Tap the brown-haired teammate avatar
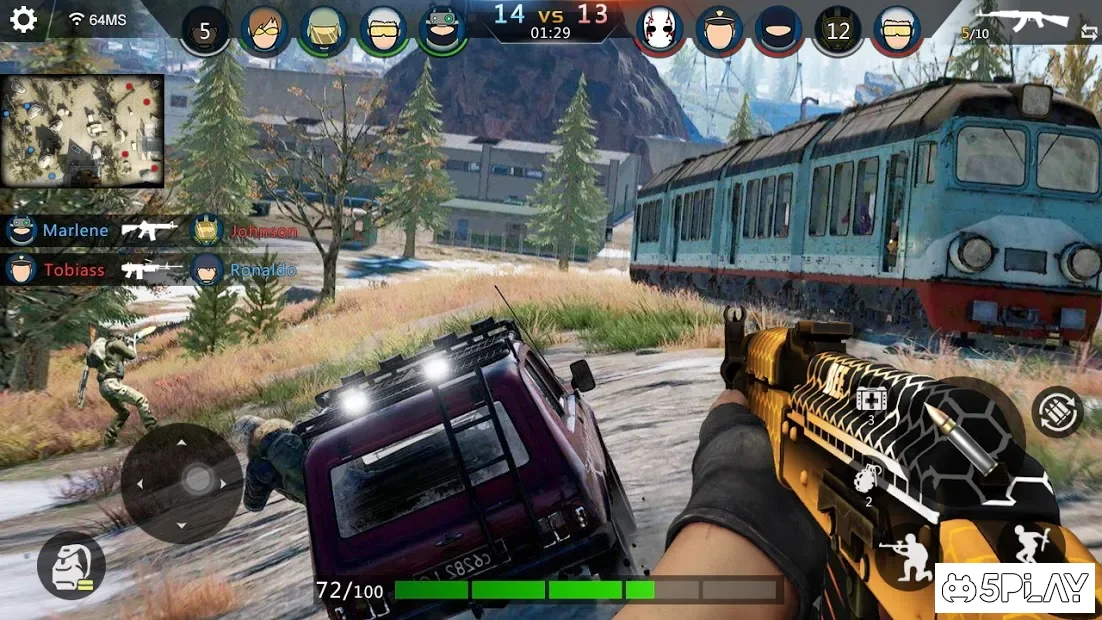Screen dimensions: 1102x620 click(x=264, y=30)
